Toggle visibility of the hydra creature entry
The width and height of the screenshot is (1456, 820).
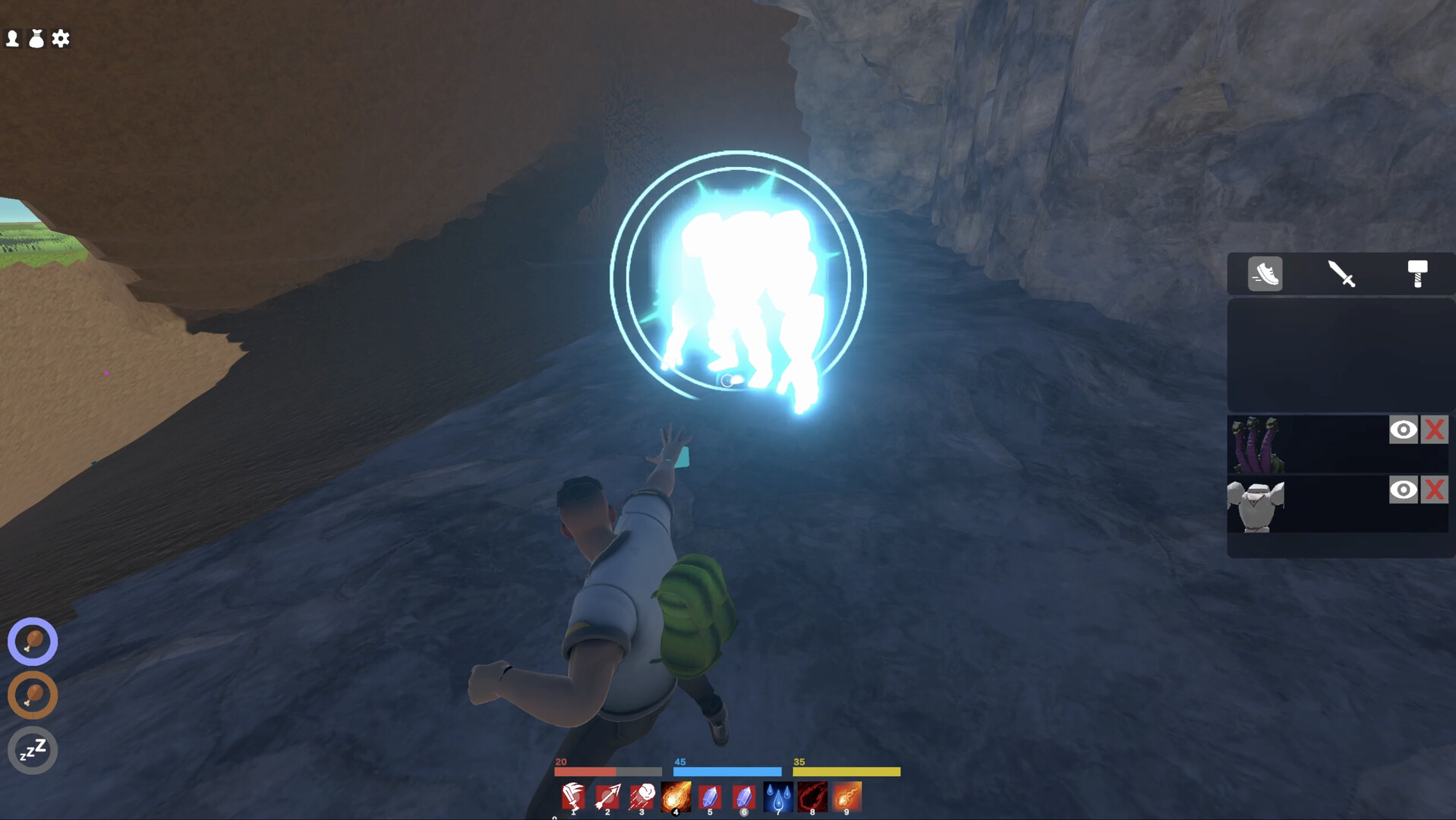(1404, 429)
